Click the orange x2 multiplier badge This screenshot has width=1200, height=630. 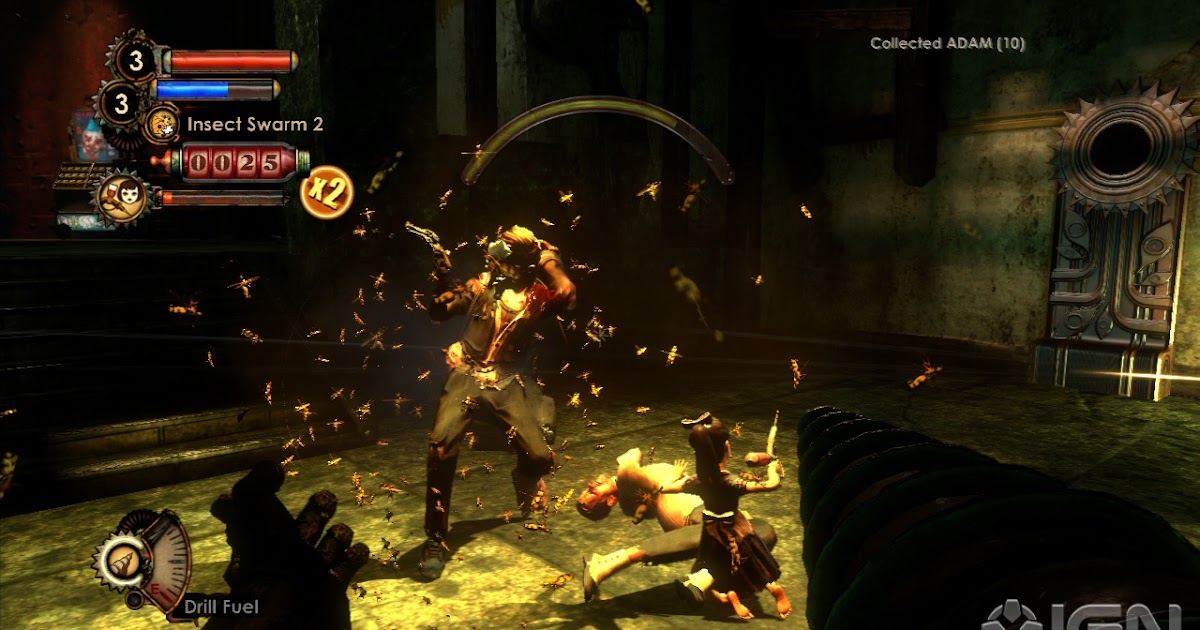(x=324, y=191)
